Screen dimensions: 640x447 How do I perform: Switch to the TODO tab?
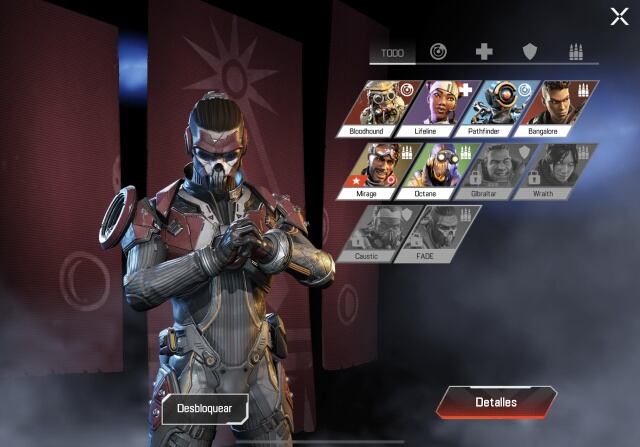pos(393,53)
